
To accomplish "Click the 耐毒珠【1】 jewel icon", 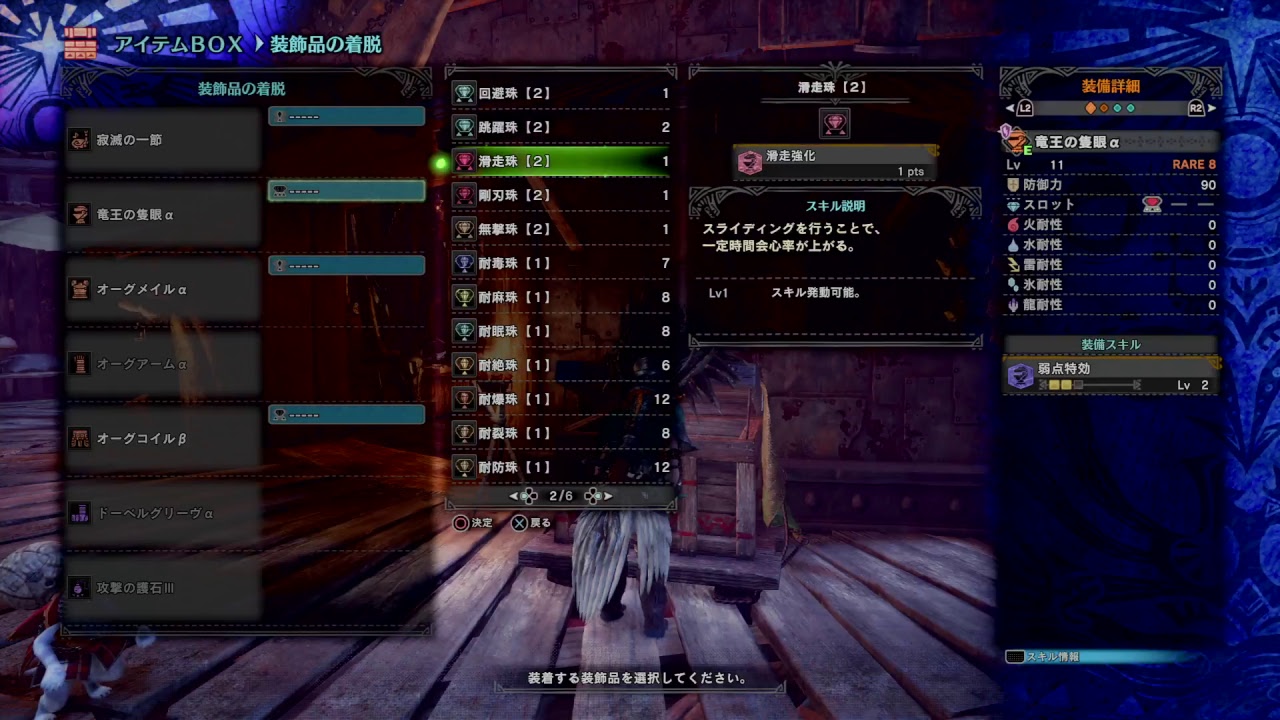I will [465, 263].
